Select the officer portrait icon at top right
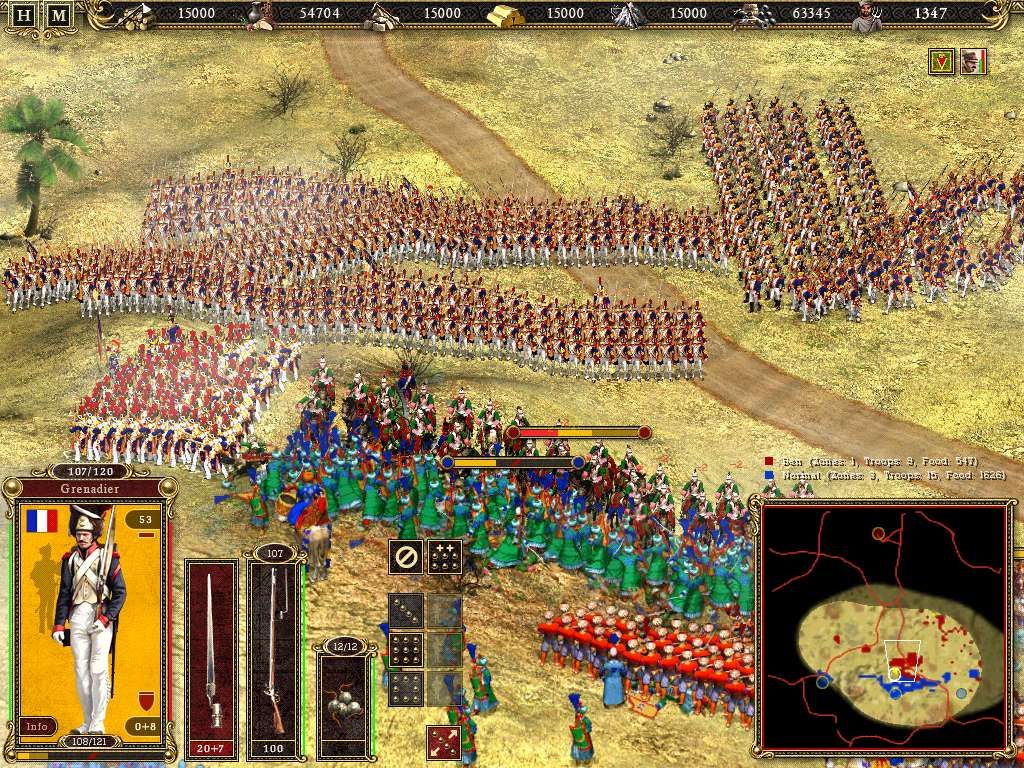The image size is (1024, 768). (x=972, y=62)
